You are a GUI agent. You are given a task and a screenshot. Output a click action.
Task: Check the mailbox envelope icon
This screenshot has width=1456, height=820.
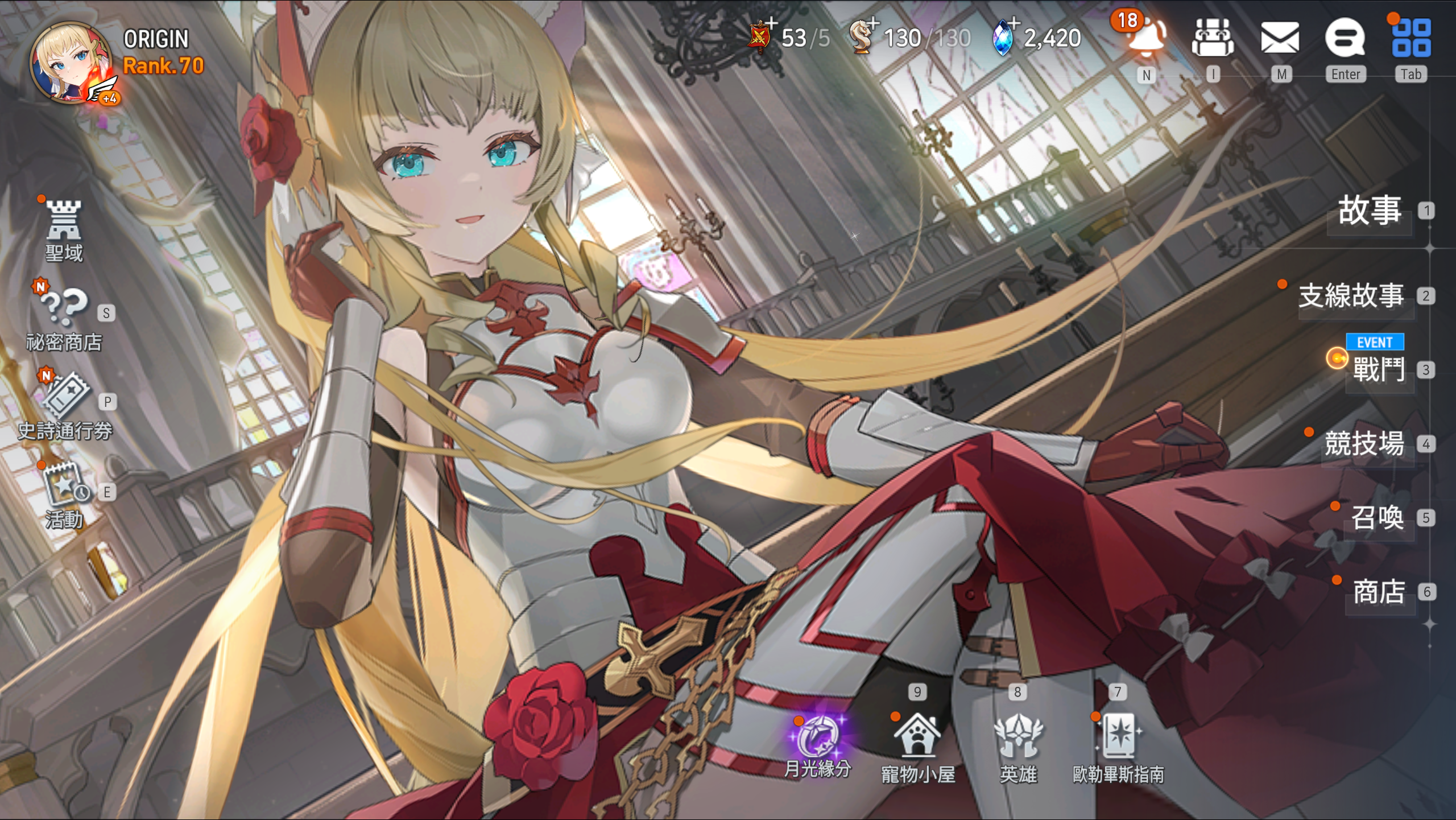[x=1280, y=39]
